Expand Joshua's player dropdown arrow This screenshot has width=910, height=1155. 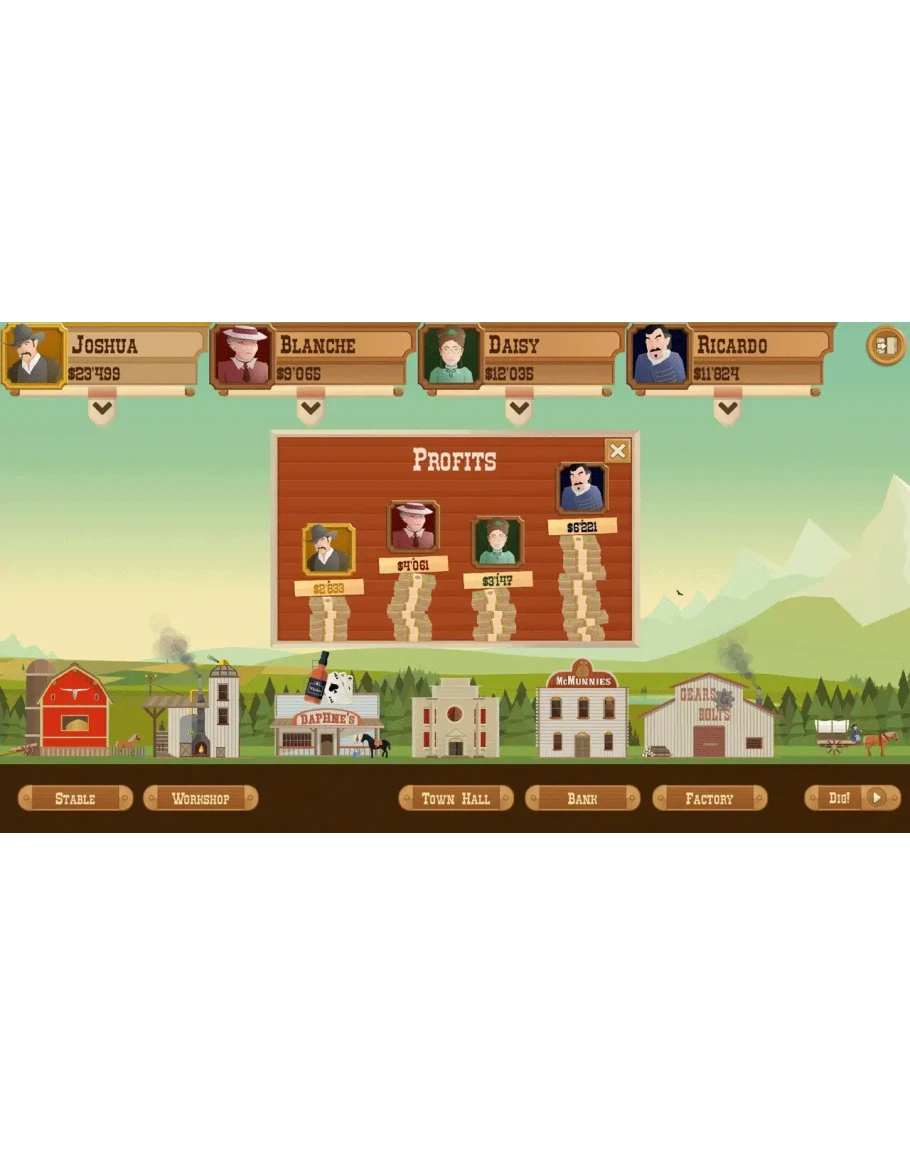click(x=101, y=408)
